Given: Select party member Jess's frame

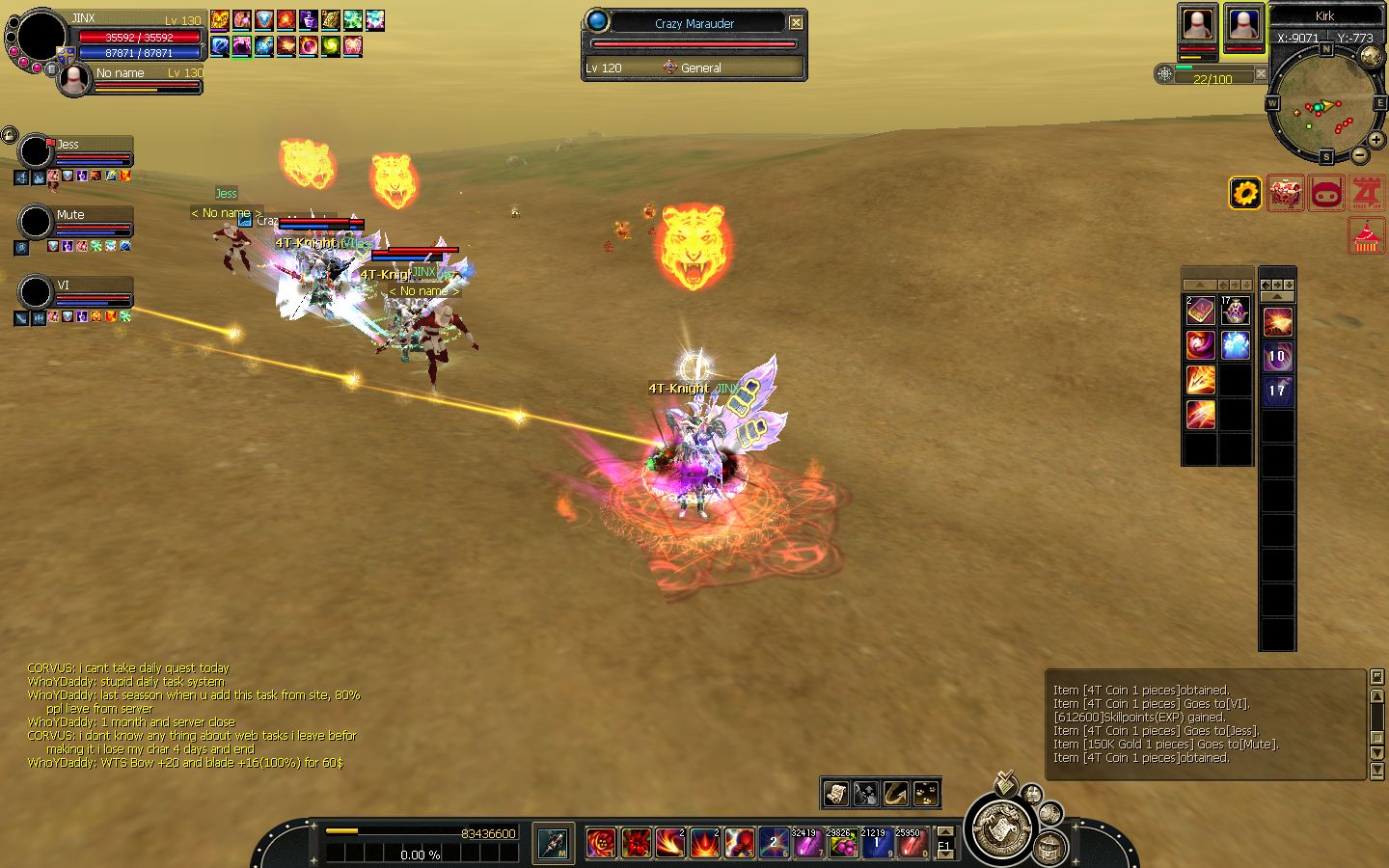Looking at the screenshot, I should [x=75, y=151].
